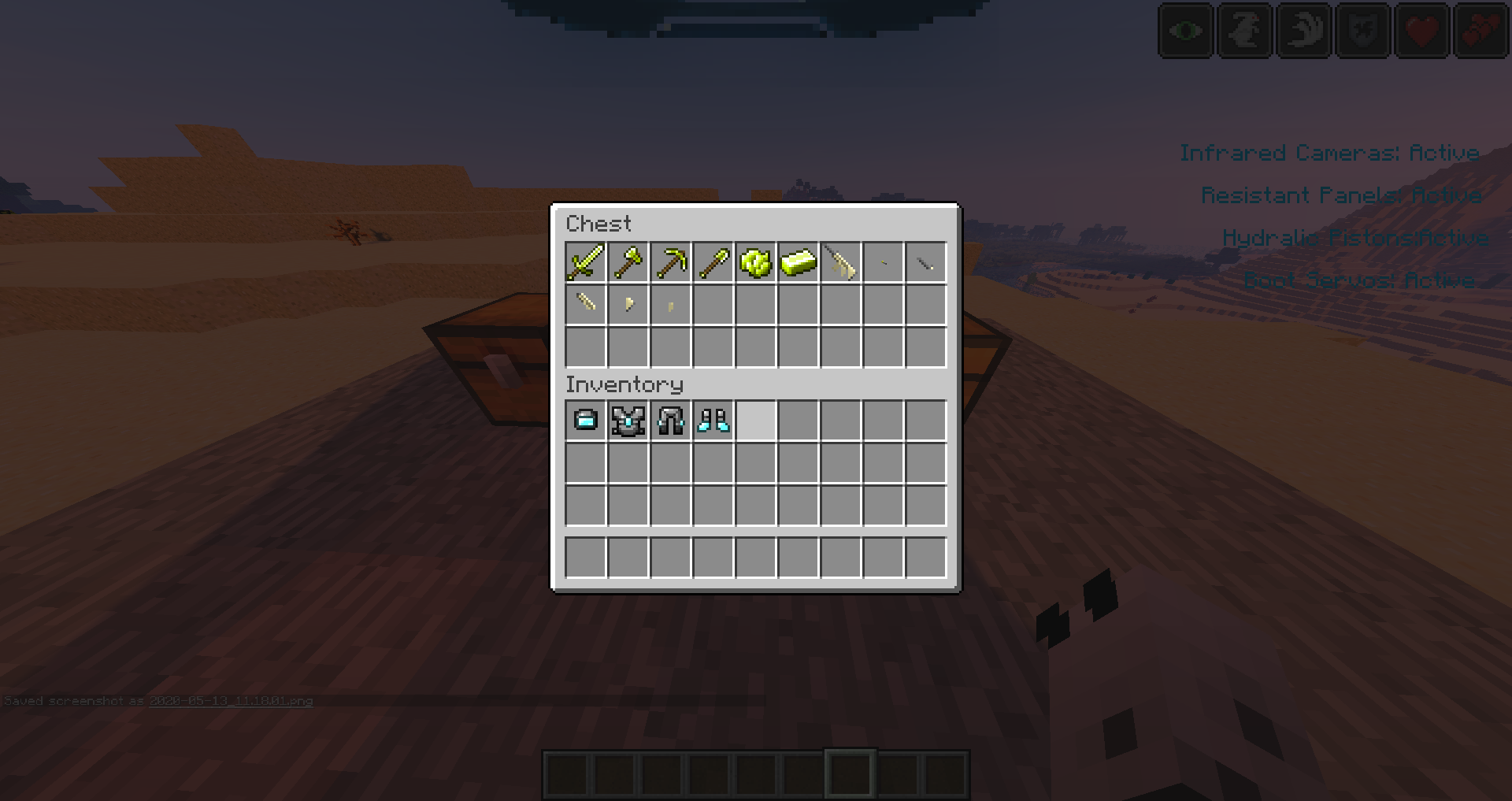Select the golden sword in the chest

point(584,261)
